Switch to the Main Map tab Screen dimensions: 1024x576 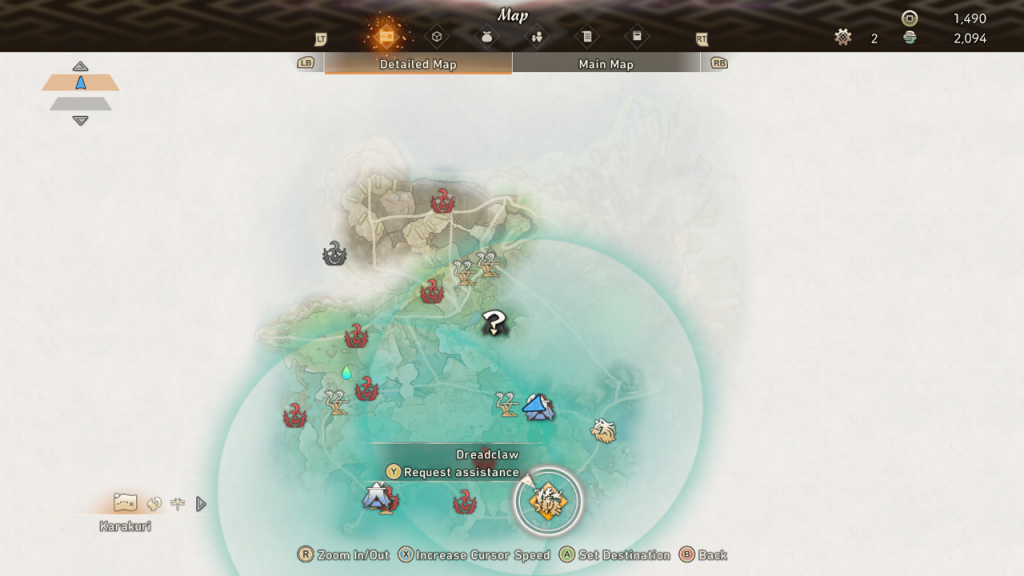pos(606,64)
